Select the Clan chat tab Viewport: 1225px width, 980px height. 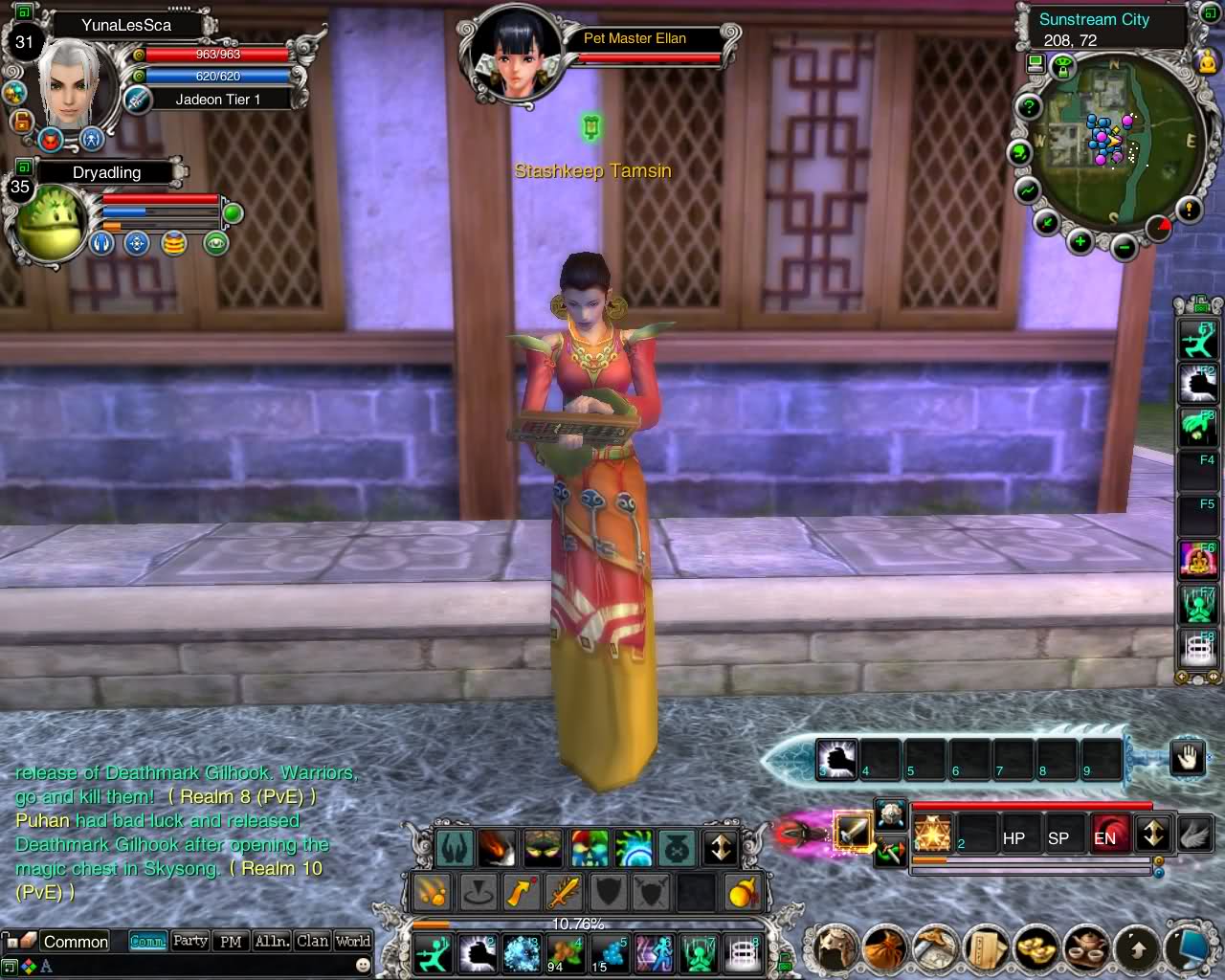[312, 941]
